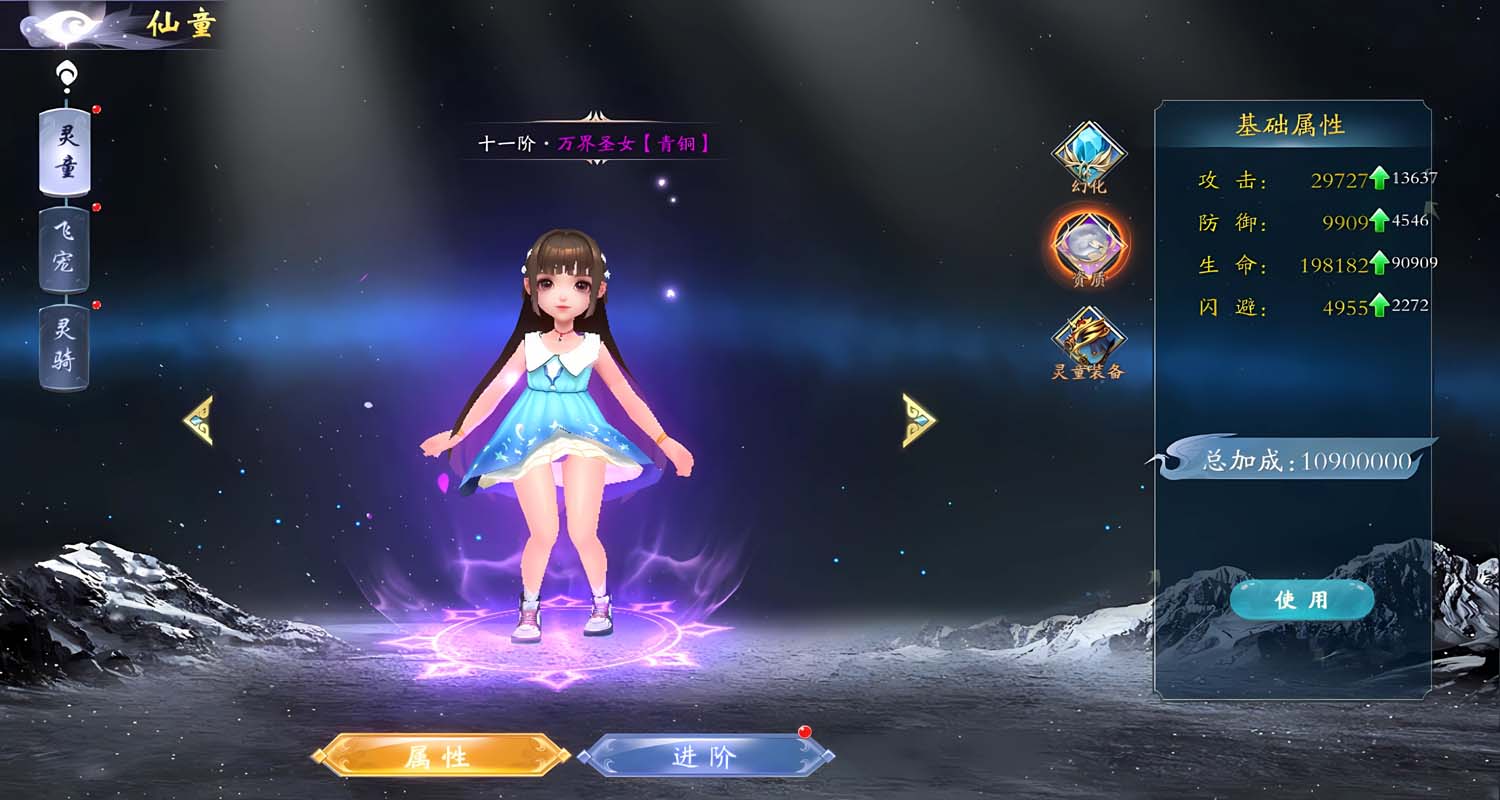1500x800 pixels.
Task: Select the 灵骑 side tab
Action: (x=65, y=346)
